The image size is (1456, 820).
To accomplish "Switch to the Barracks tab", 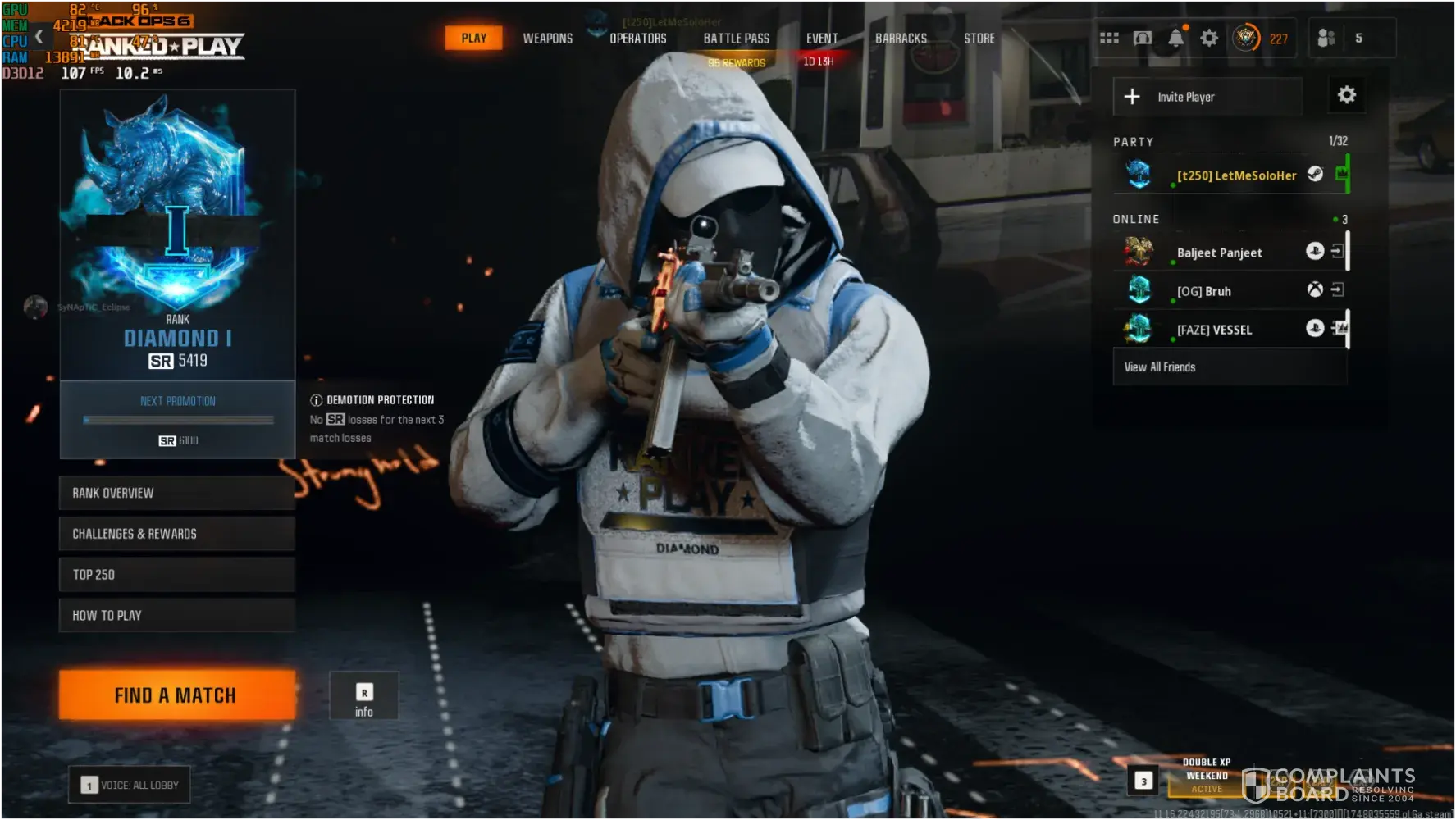I will tap(901, 39).
